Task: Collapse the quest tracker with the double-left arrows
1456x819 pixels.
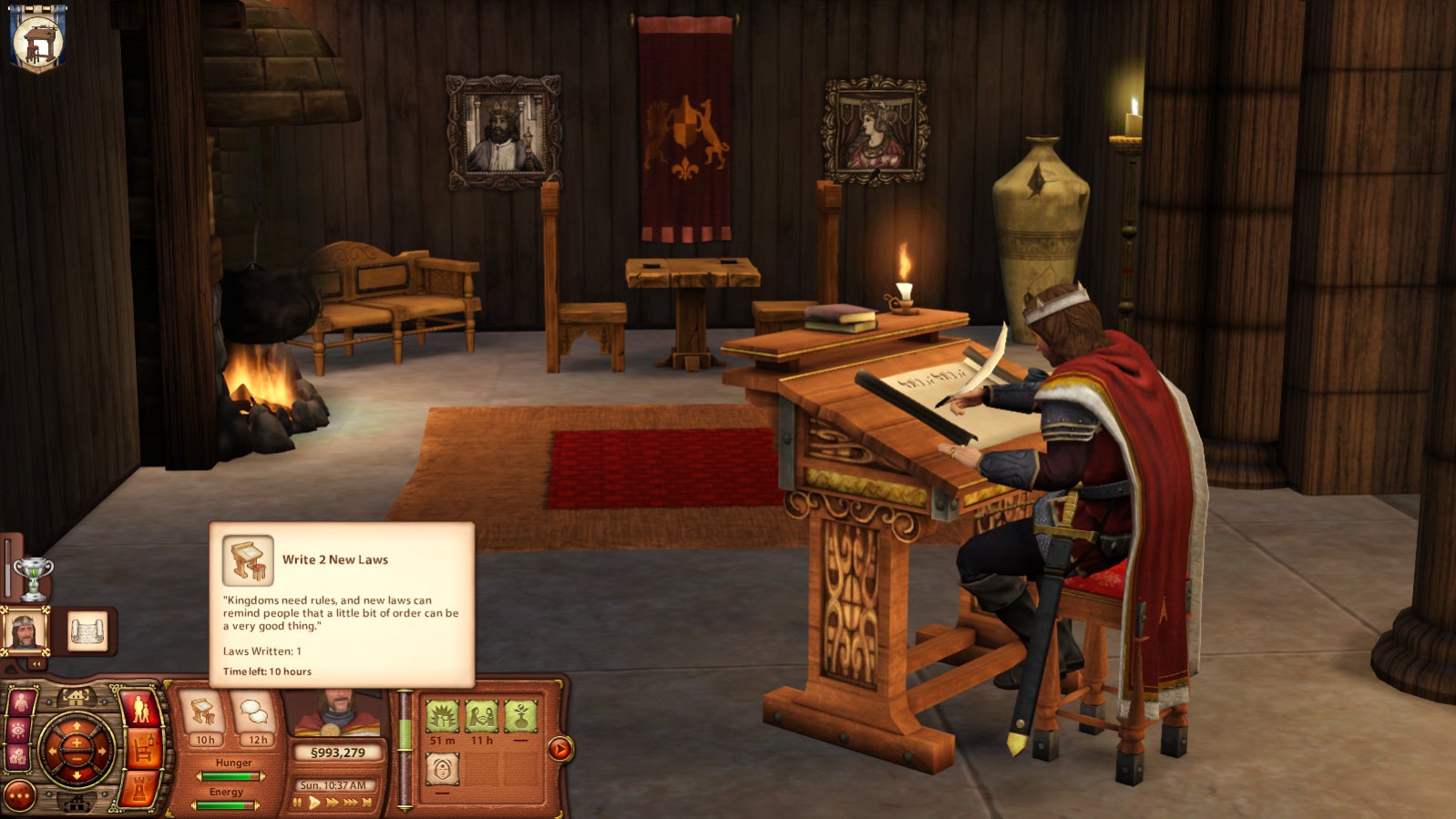Action: 36,662
